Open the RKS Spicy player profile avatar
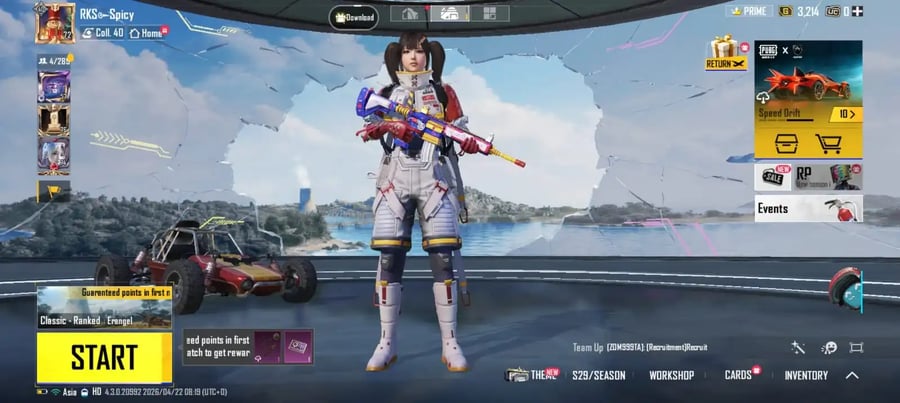This screenshot has width=900, height=403. tap(55, 24)
